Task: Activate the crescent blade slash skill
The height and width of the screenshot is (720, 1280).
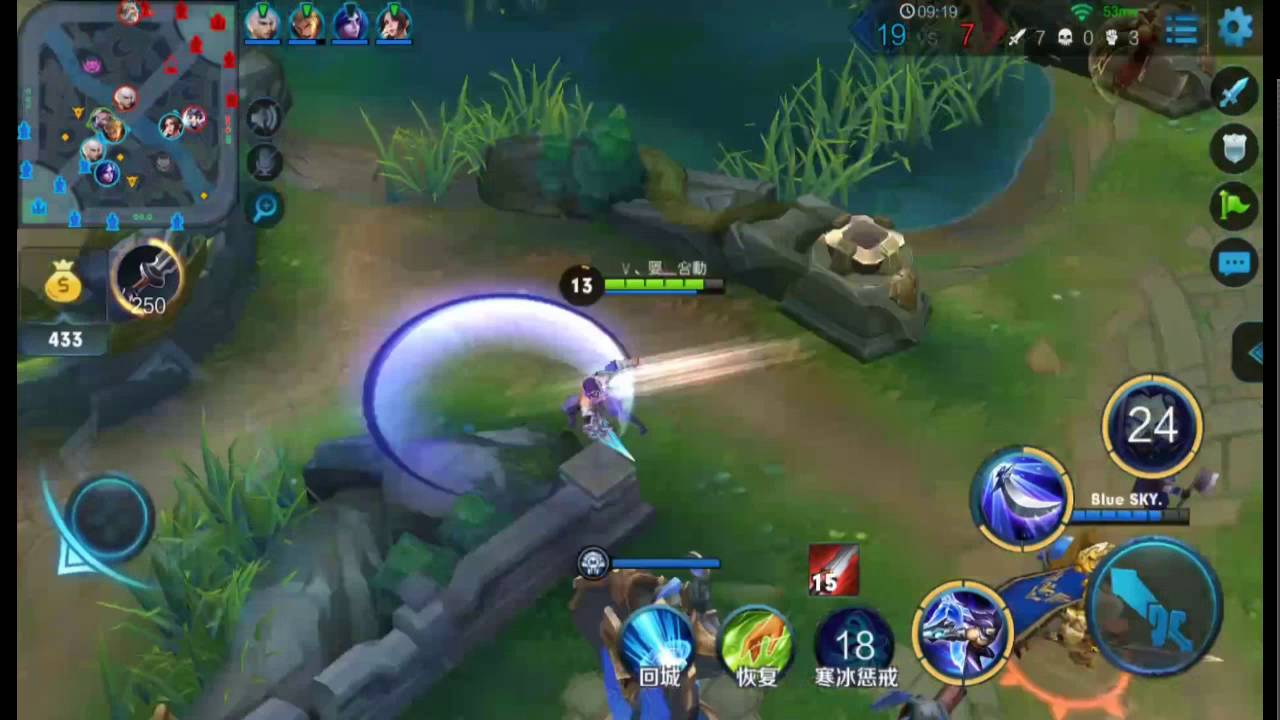Action: coord(1021,498)
